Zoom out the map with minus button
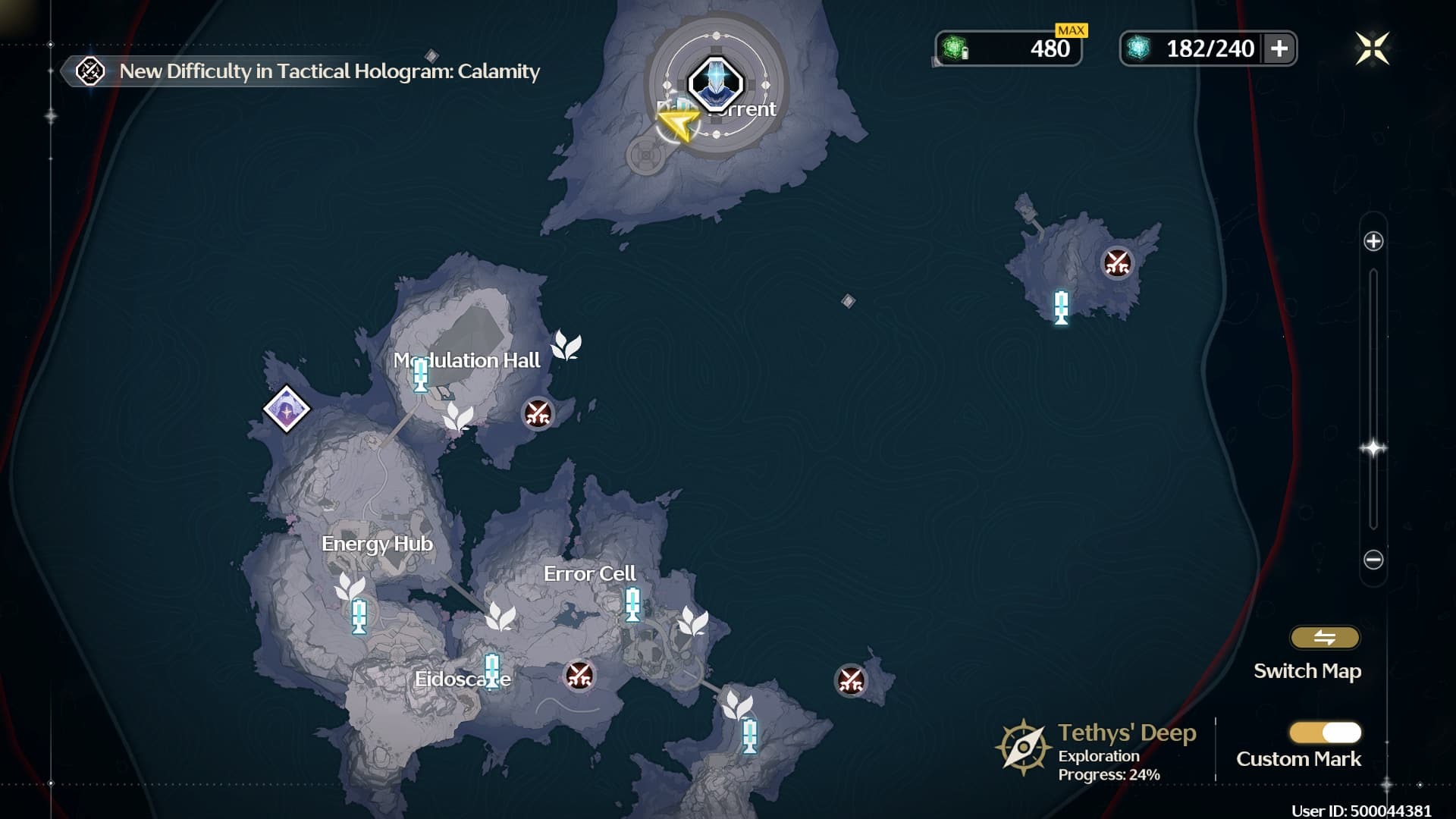This screenshot has width=1456, height=819. (1373, 560)
